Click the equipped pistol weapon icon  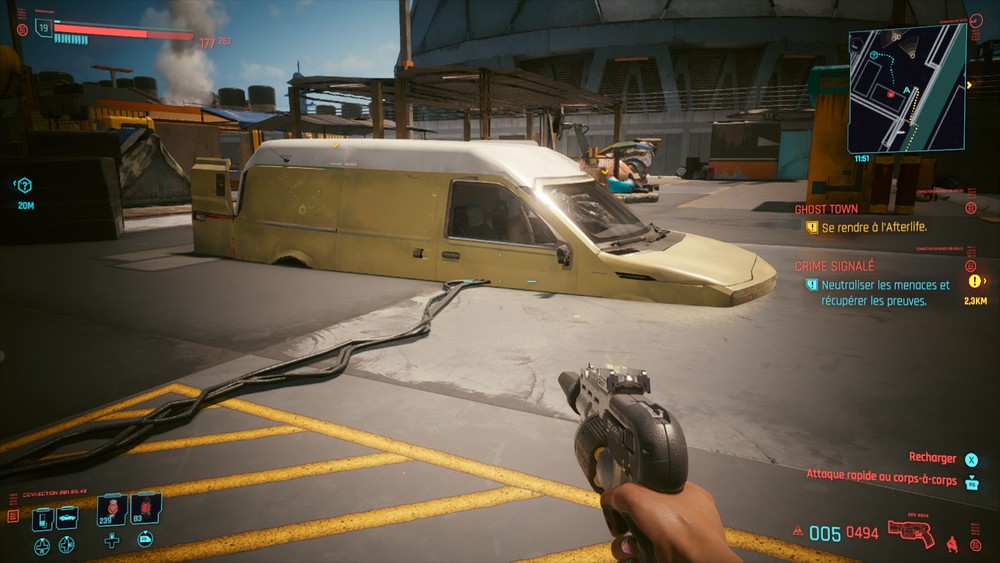[911, 534]
